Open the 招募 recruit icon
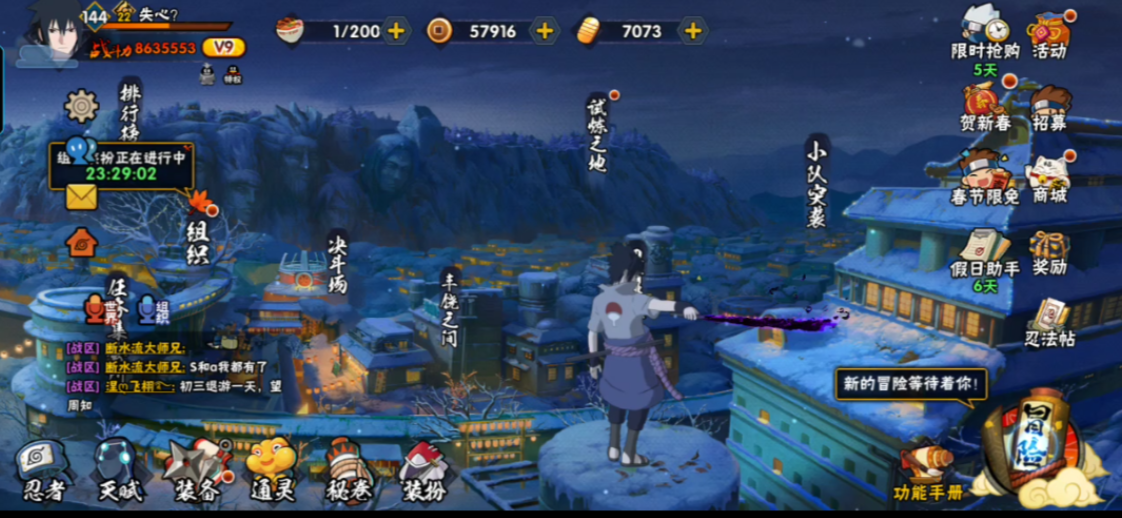The image size is (1122, 518). (x=1049, y=106)
